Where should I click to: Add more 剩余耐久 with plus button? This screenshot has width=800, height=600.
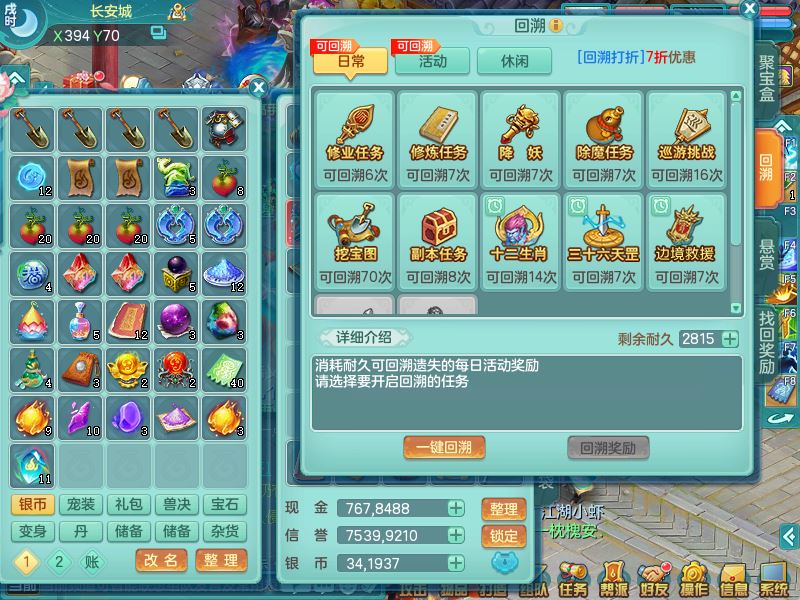pos(730,339)
